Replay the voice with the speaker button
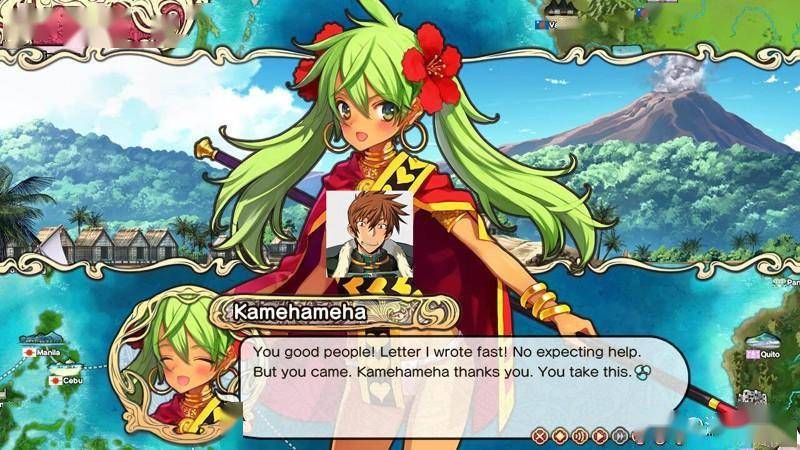Image resolution: width=800 pixels, height=450 pixels. (x=579, y=435)
